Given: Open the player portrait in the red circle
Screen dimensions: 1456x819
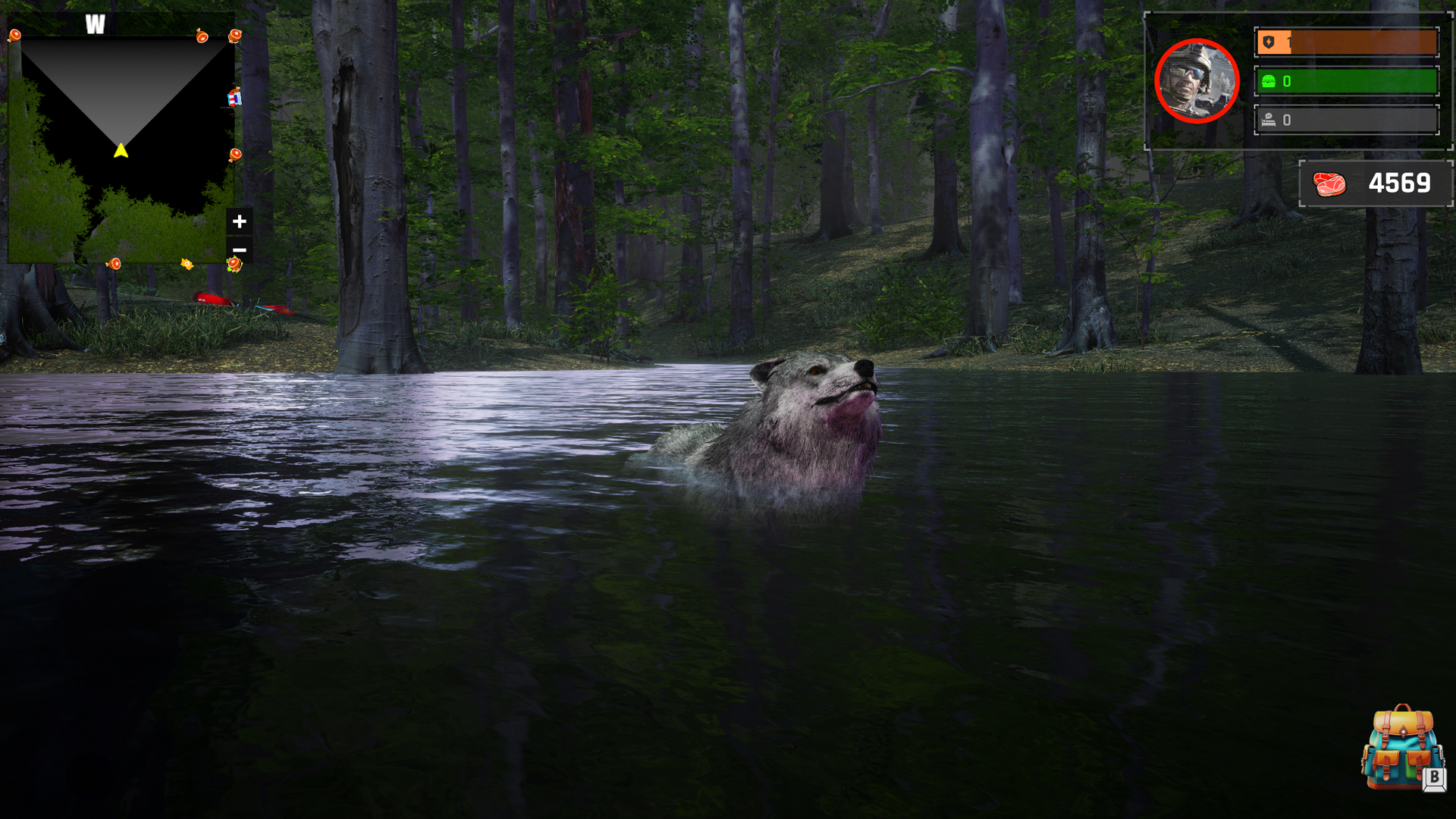Looking at the screenshot, I should [x=1196, y=81].
